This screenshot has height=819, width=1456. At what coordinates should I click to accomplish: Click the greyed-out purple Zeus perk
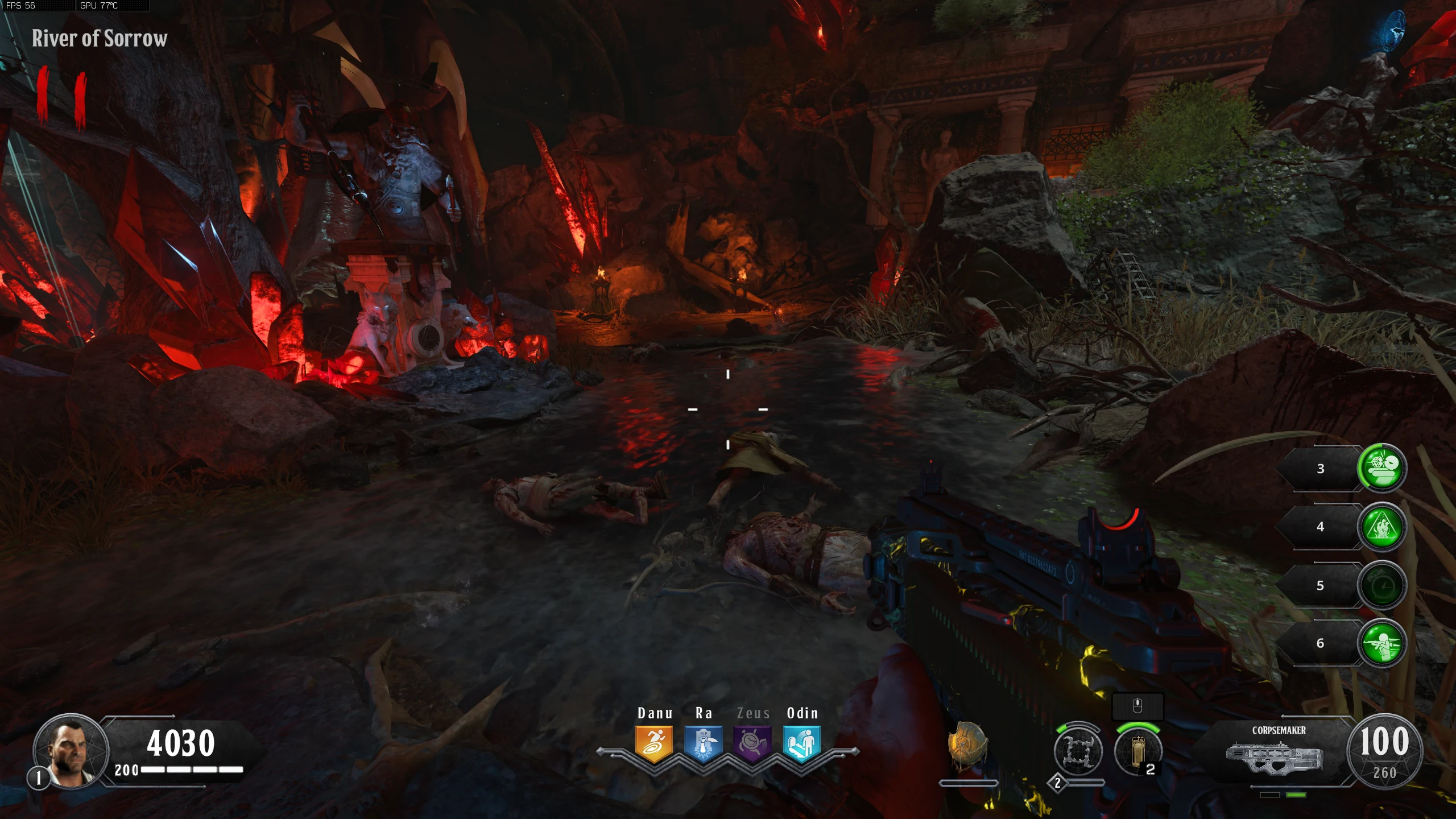(x=752, y=744)
